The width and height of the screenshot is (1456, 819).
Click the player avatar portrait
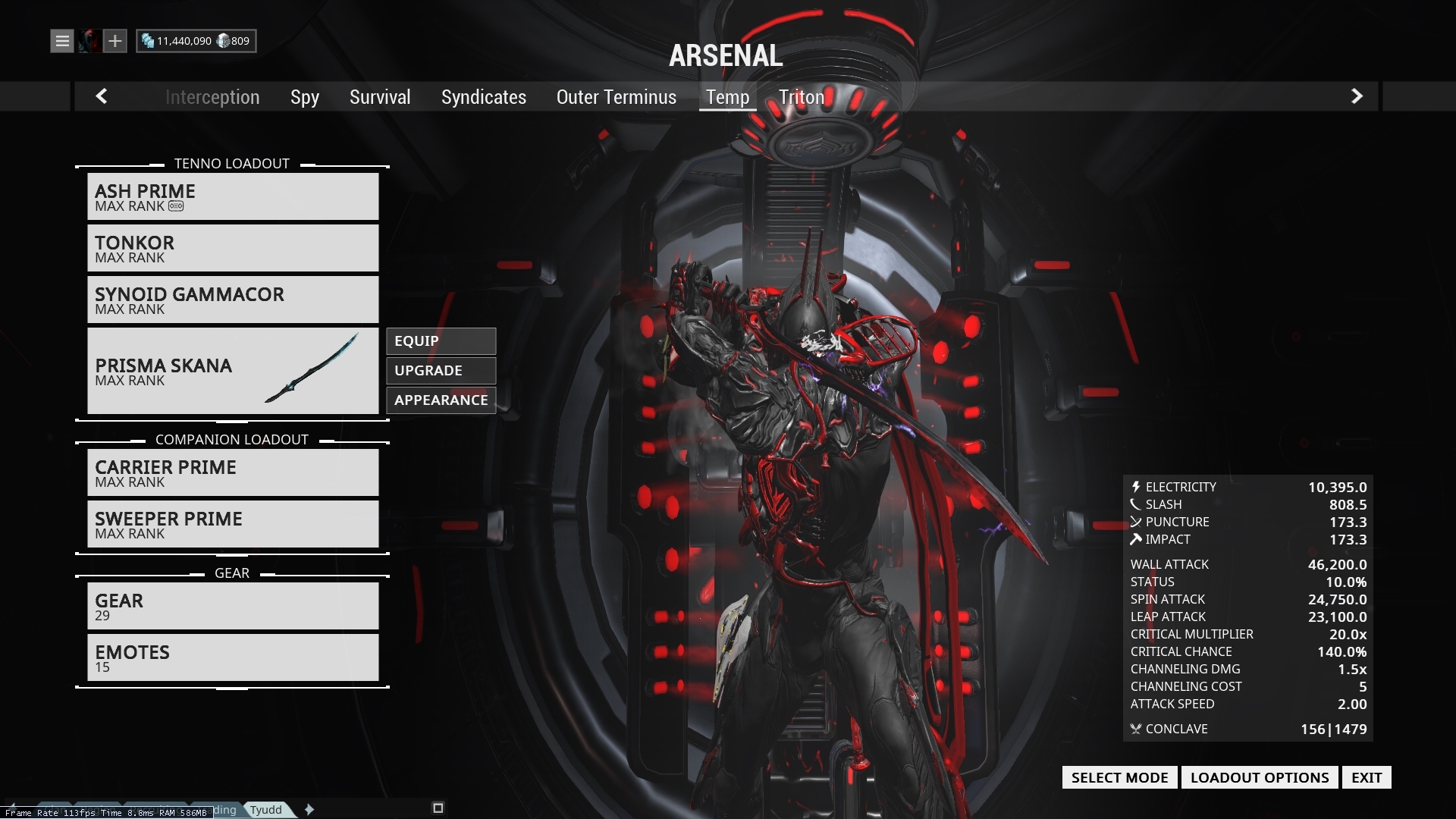point(89,41)
